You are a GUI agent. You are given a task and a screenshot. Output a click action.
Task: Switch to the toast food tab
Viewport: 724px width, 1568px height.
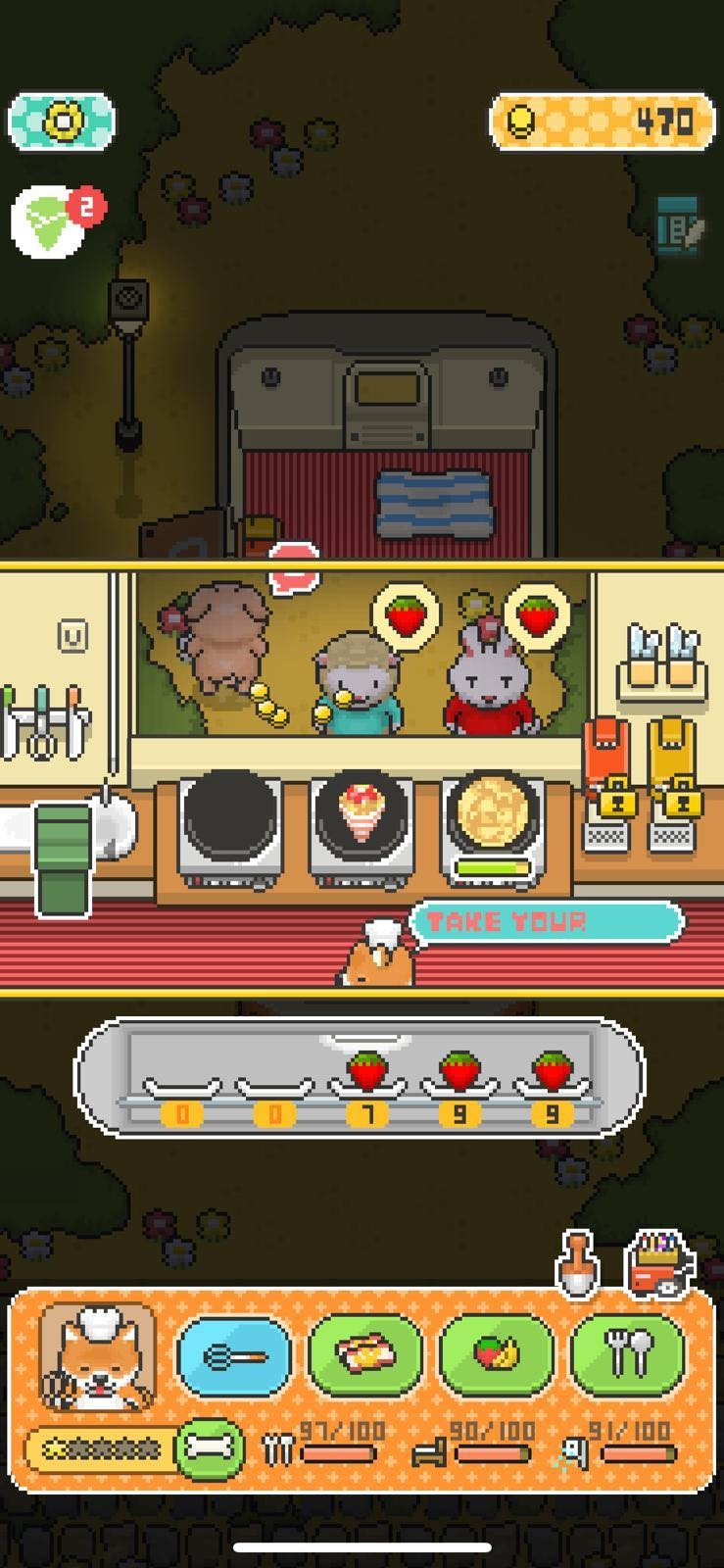tap(365, 1356)
